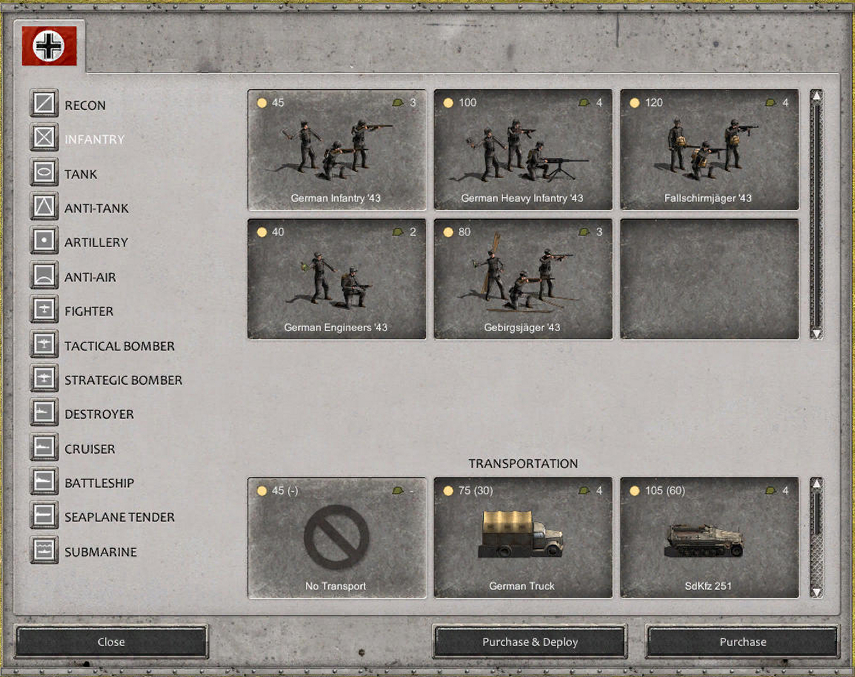Choose the German Heavy Infantry '43 card
This screenshot has height=677, width=855.
[x=522, y=150]
